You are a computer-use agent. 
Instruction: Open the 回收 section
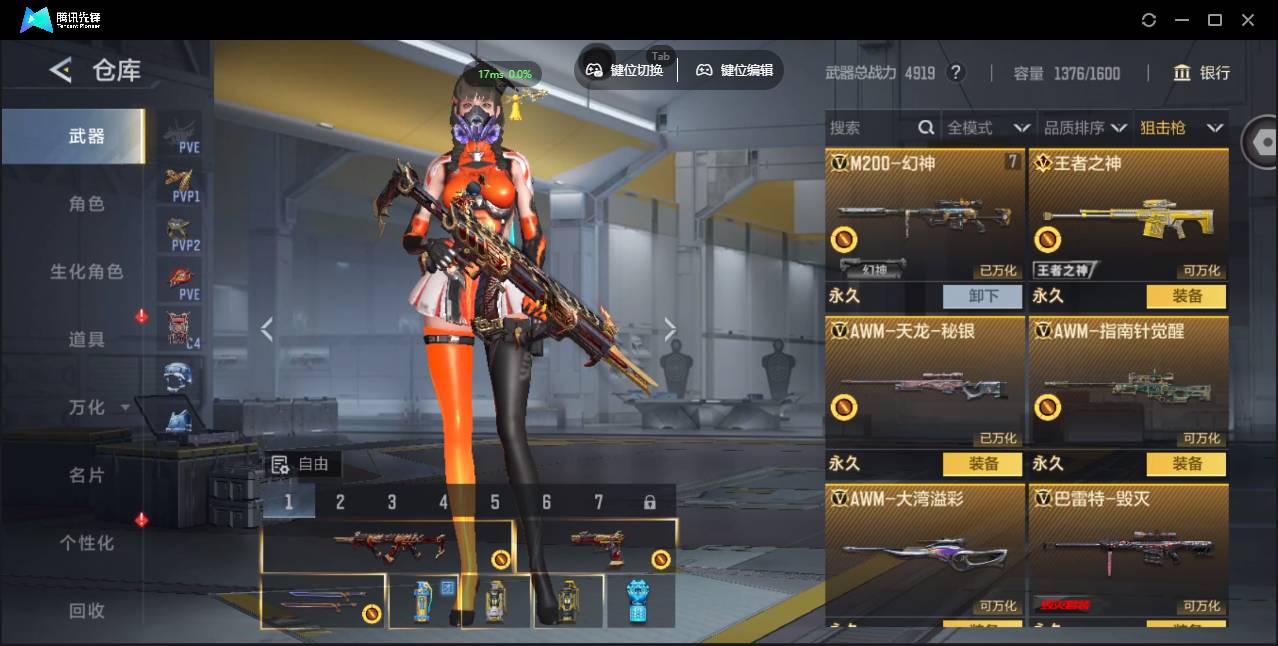coord(86,610)
